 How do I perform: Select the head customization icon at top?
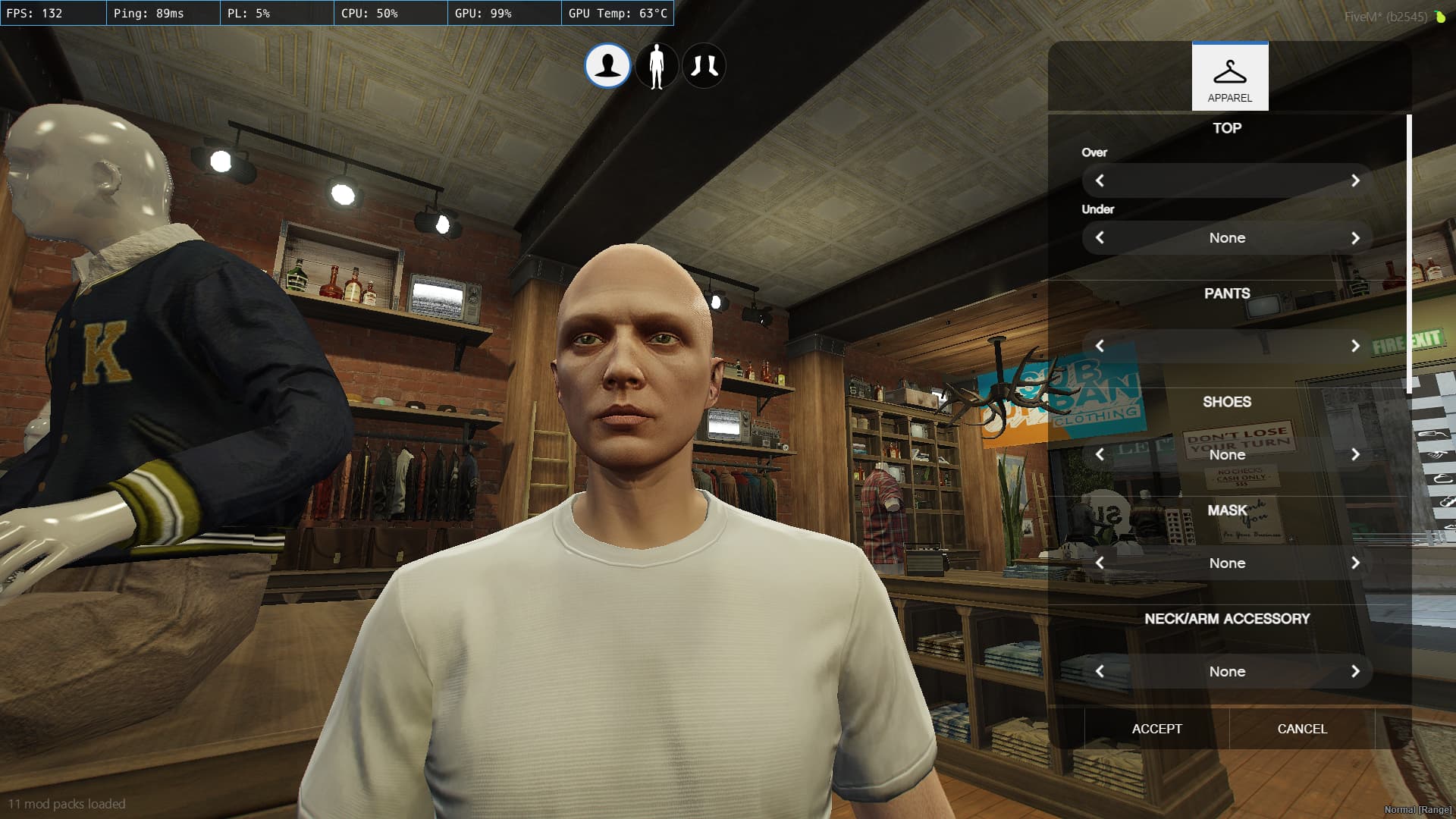click(607, 66)
